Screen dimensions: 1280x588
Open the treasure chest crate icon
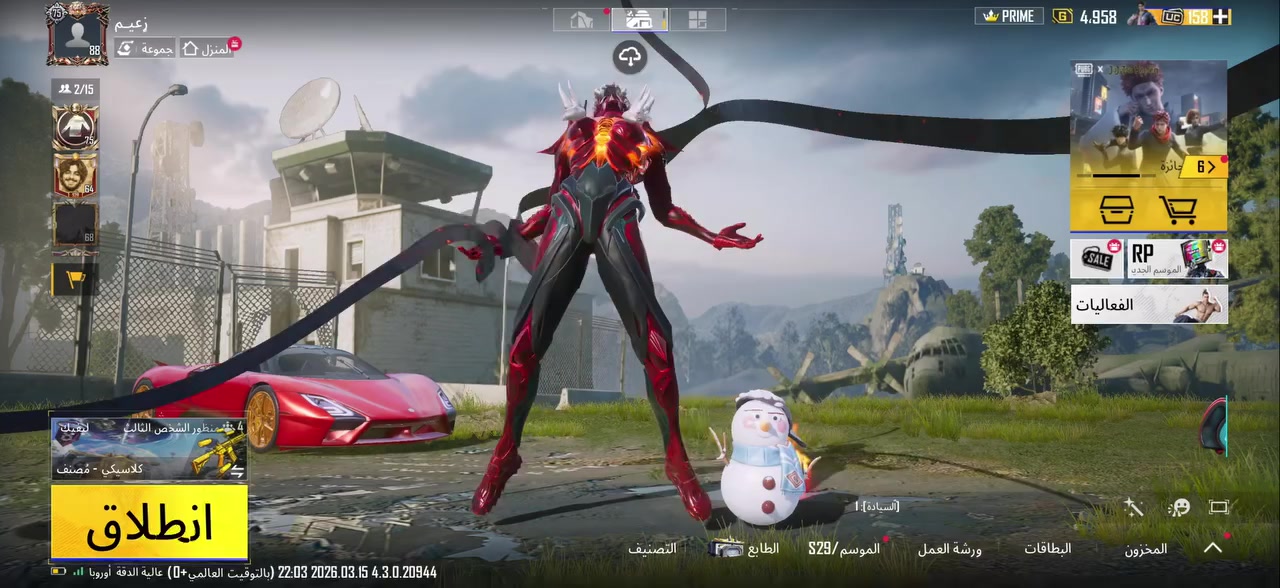pyautogui.click(x=1116, y=210)
